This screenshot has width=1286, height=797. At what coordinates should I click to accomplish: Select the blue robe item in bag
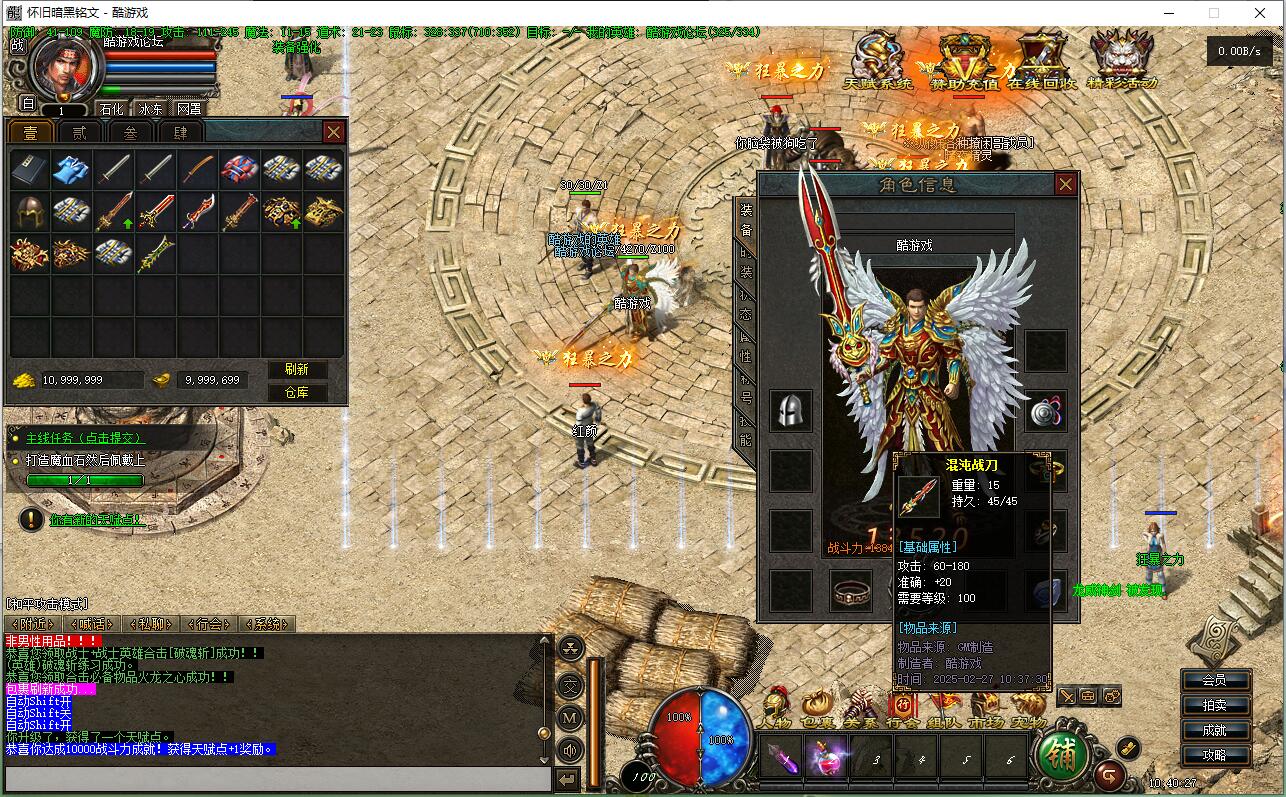[x=71, y=169]
